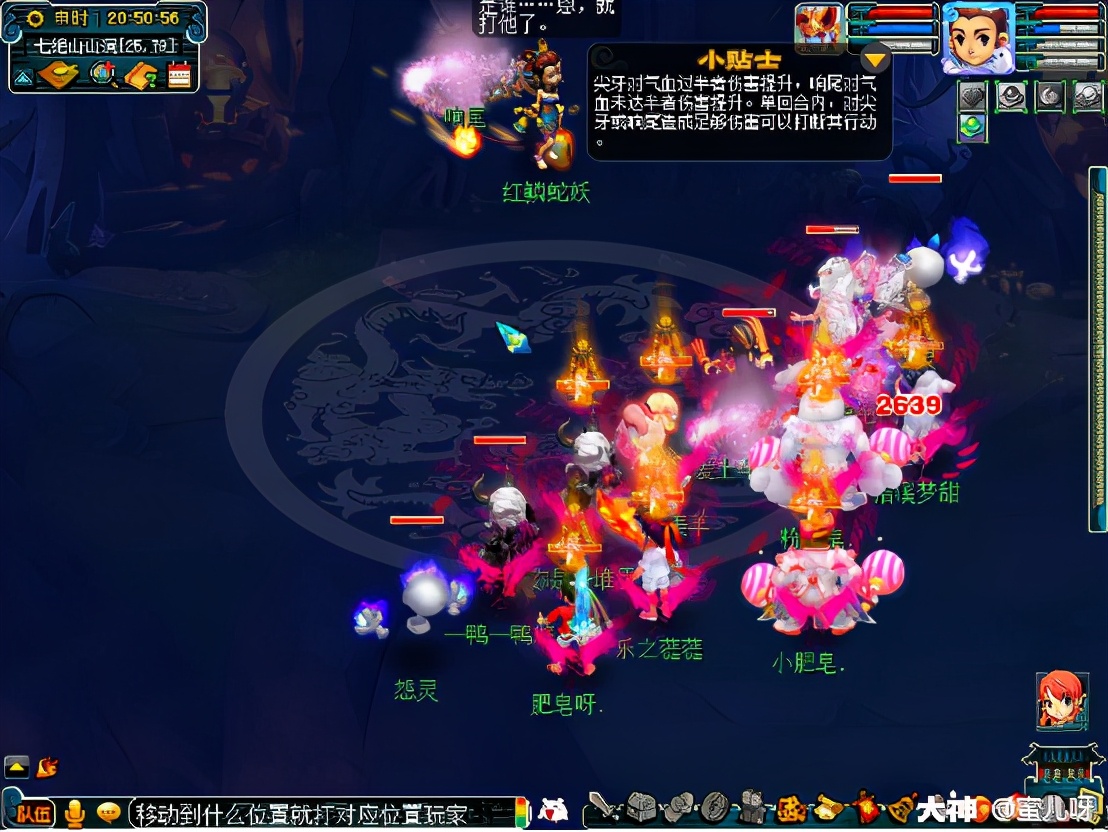
Task: Open the treasure chest bag icon
Action: pyautogui.click(x=640, y=806)
